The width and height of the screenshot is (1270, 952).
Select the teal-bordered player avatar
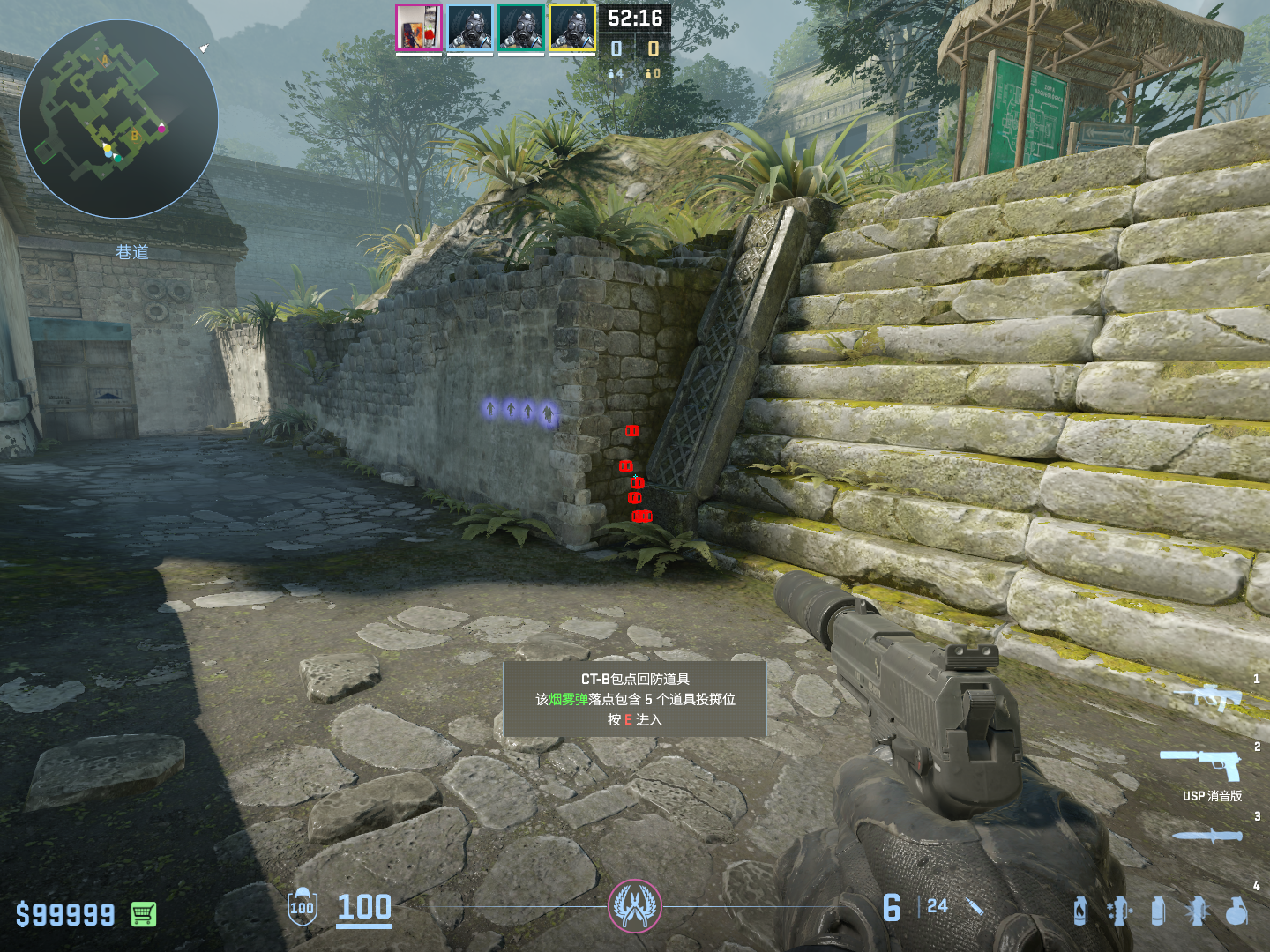[520, 28]
